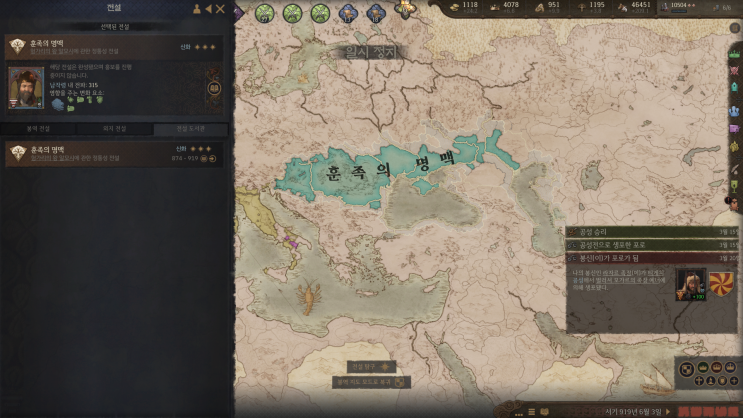This screenshot has width=743, height=418.
Task: Close the 전설 legends window
Action: 220,9
